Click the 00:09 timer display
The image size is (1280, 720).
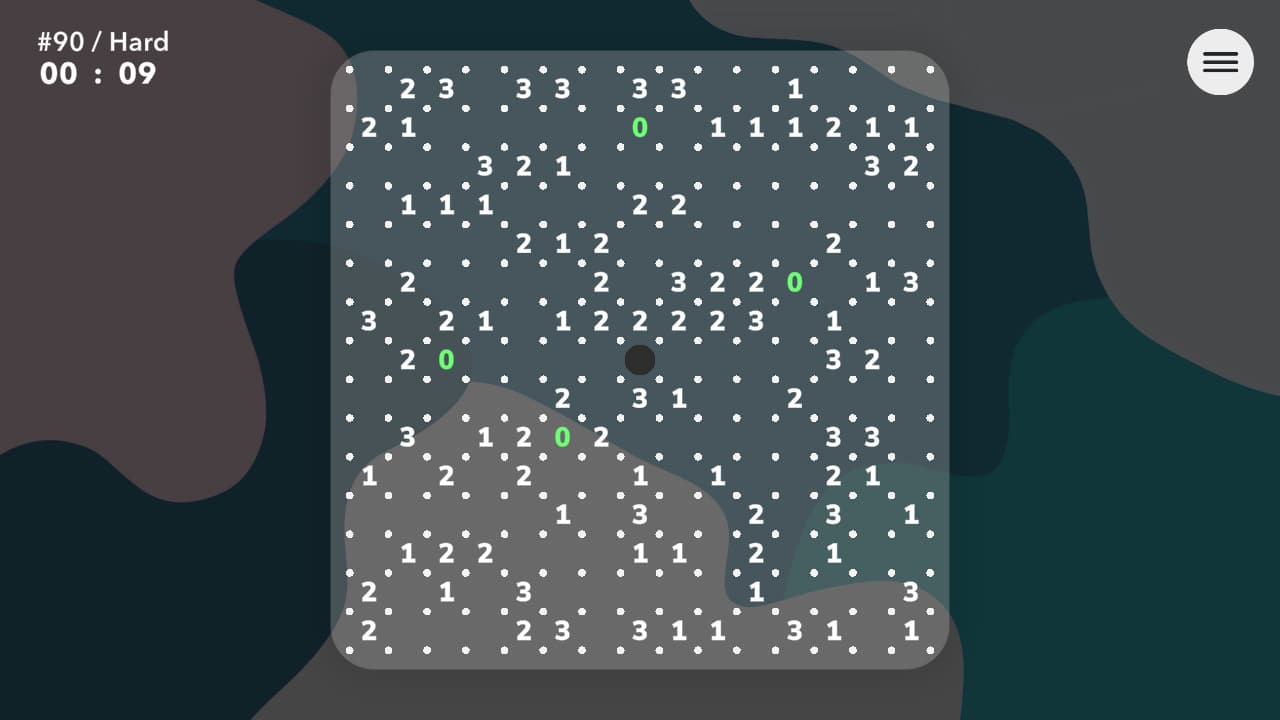(x=97, y=74)
